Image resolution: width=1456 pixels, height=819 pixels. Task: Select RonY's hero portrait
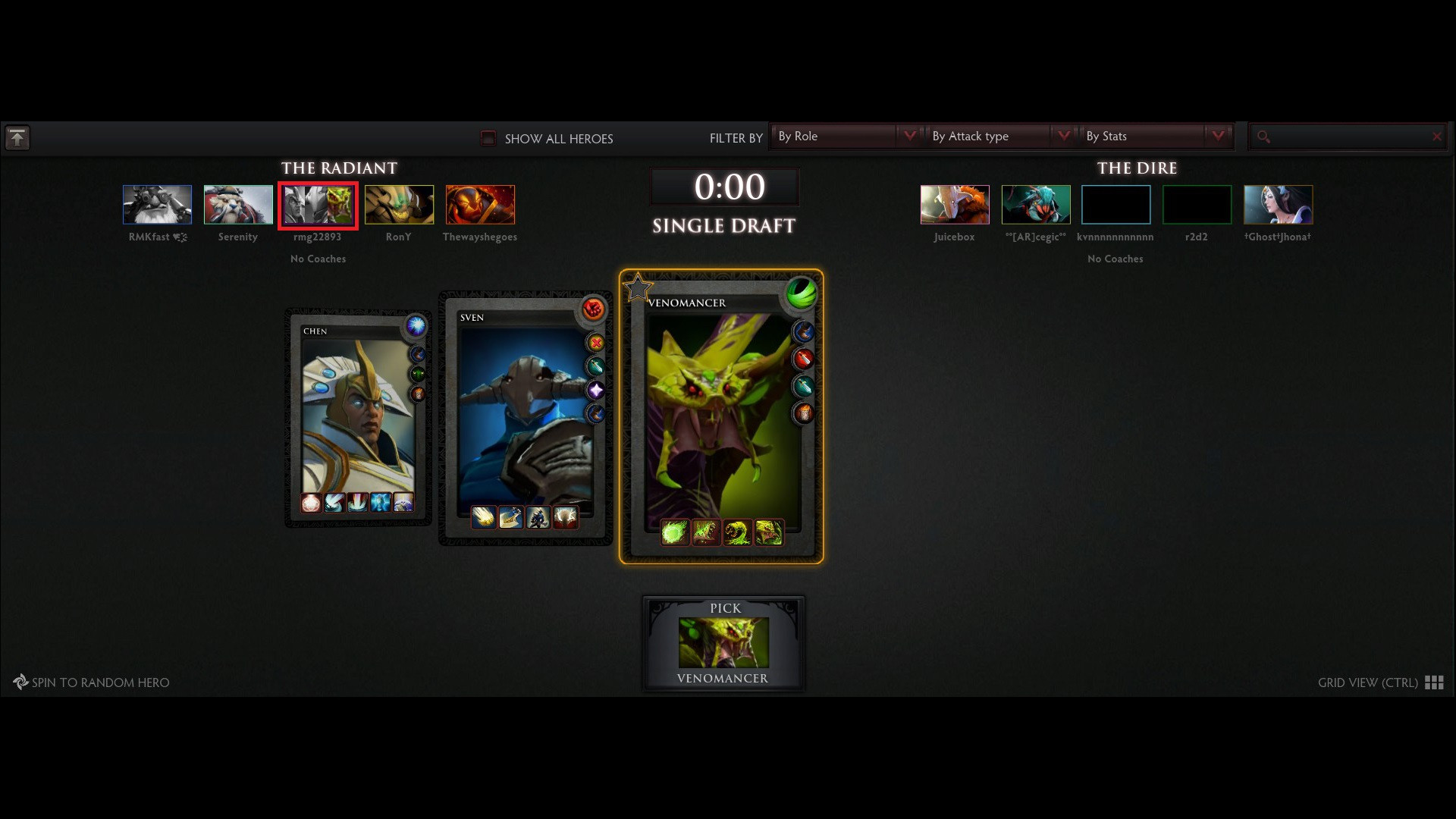[x=399, y=205]
